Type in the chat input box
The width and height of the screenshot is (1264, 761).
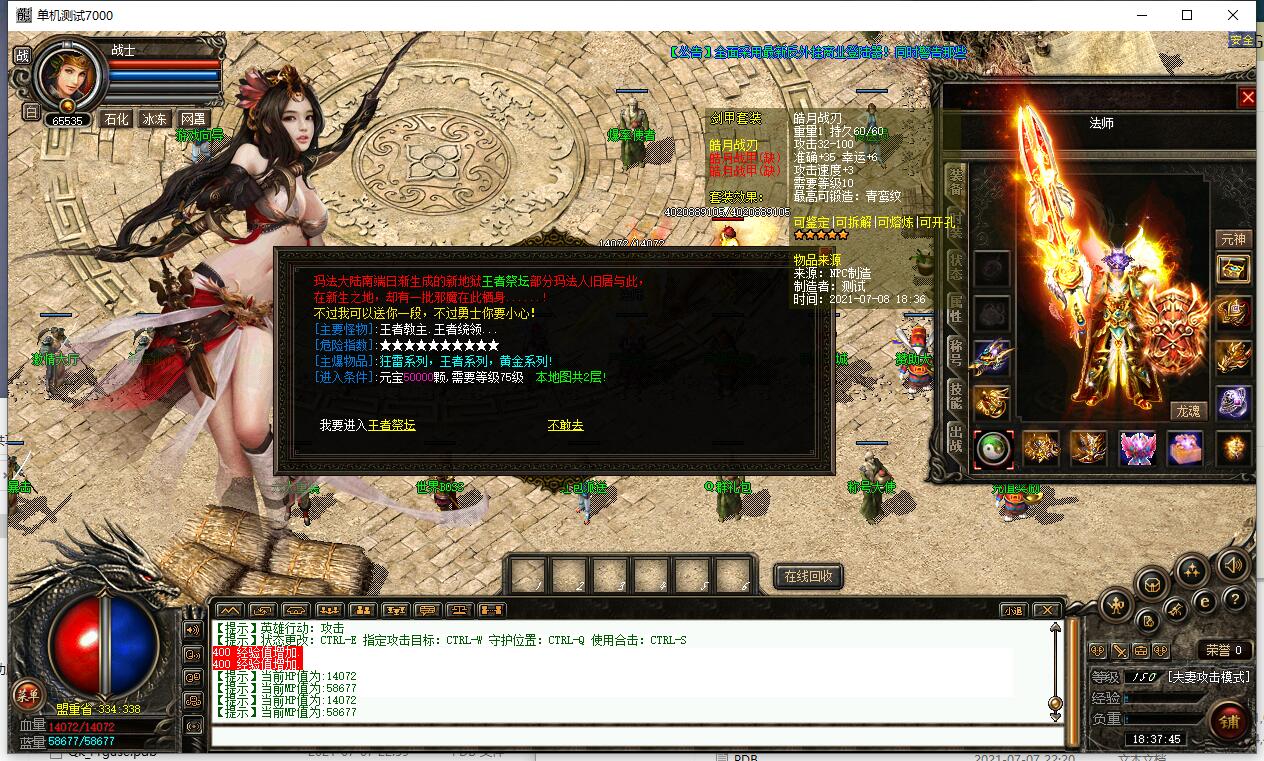coord(630,737)
